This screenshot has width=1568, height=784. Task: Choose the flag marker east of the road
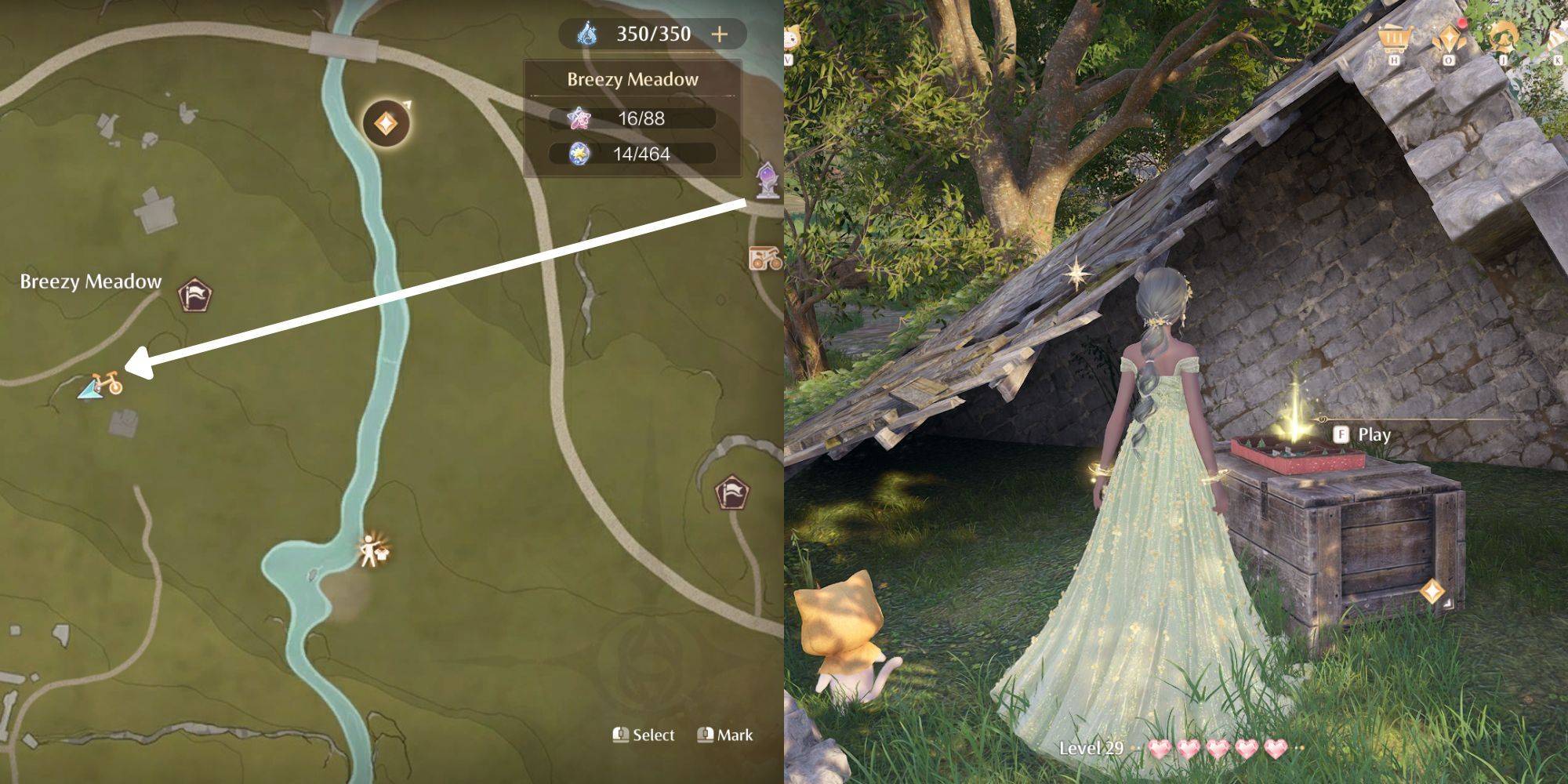coord(732,493)
